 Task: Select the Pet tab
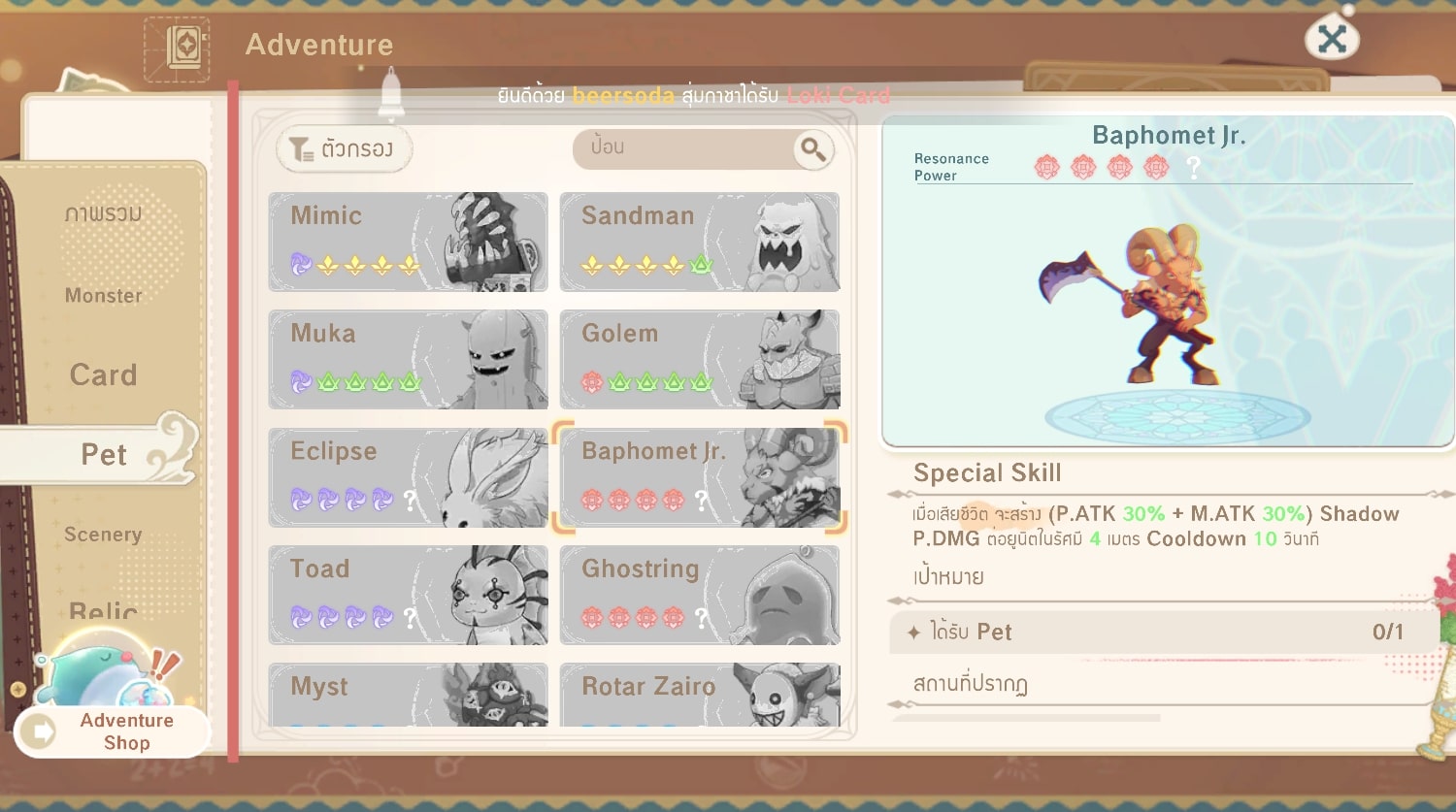pos(103,454)
